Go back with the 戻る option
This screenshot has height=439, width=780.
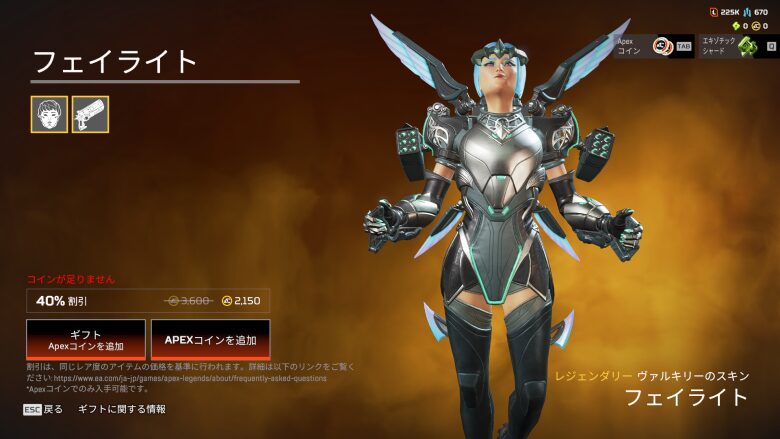point(43,409)
